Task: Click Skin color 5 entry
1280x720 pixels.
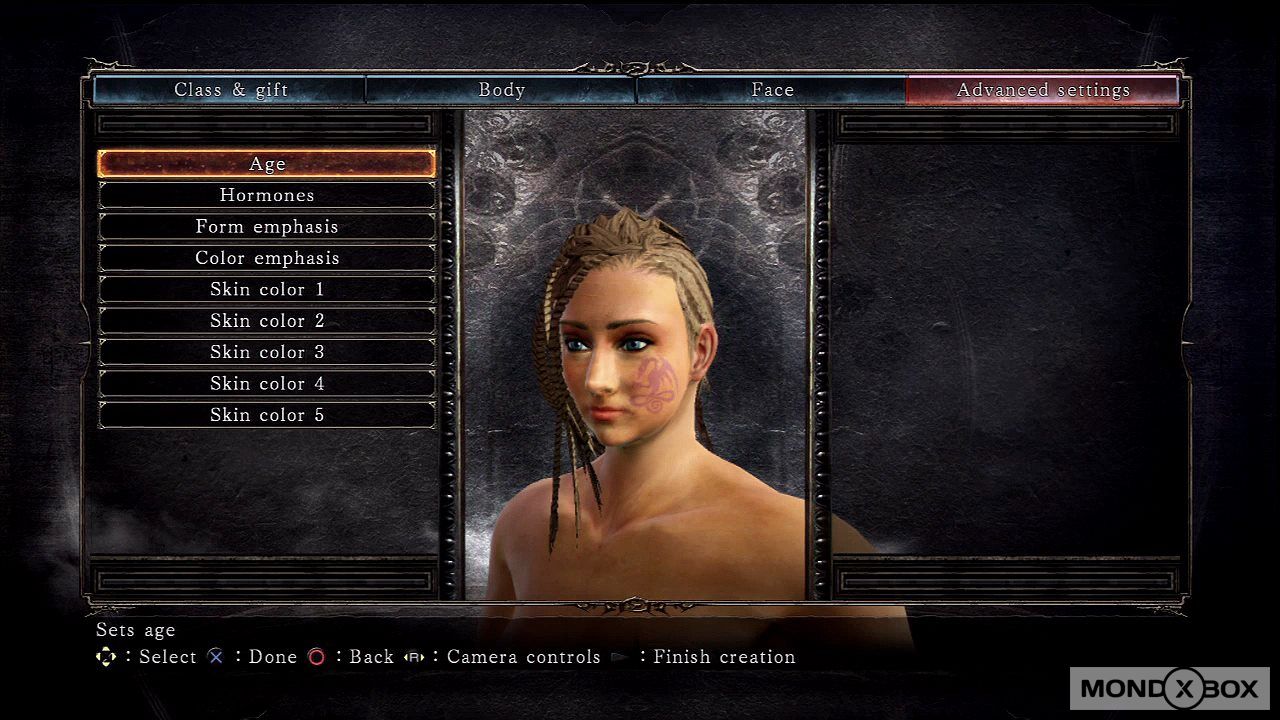Action: 267,415
